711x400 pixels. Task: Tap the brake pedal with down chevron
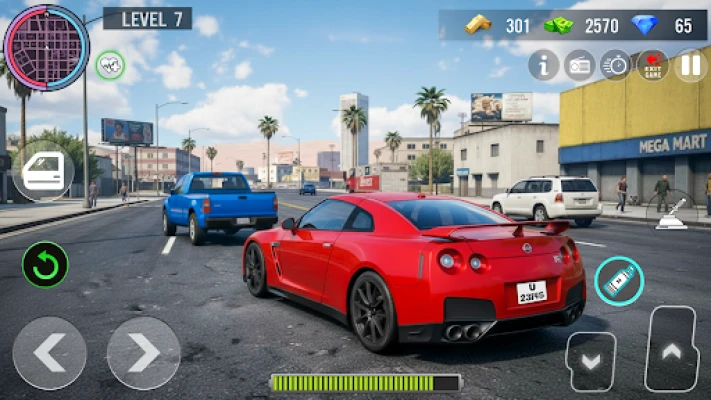(591, 360)
